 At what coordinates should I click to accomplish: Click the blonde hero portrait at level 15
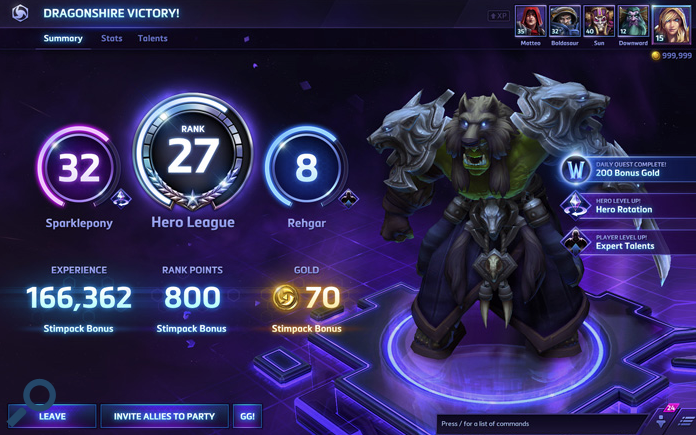[x=671, y=24]
